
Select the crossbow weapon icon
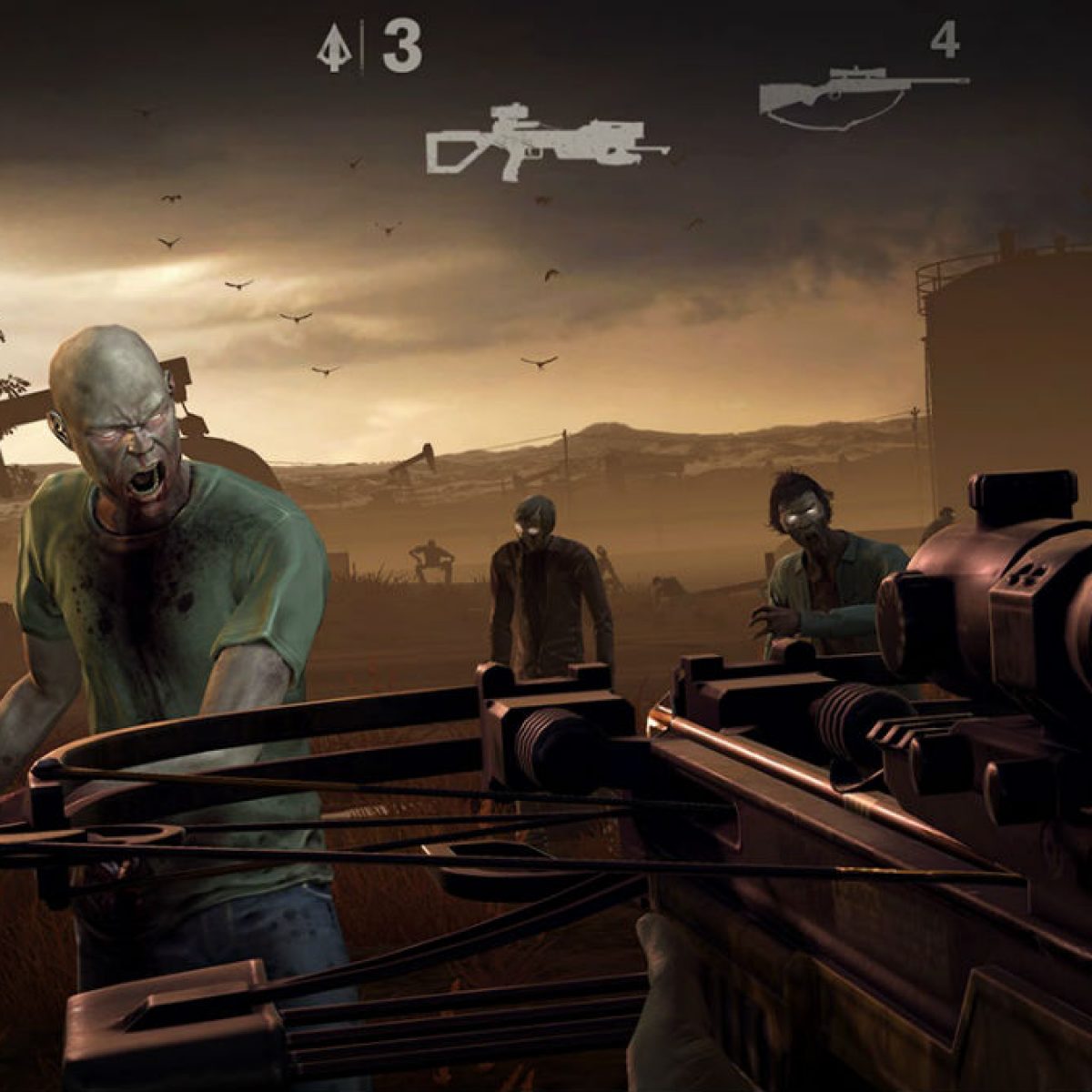tap(544, 140)
